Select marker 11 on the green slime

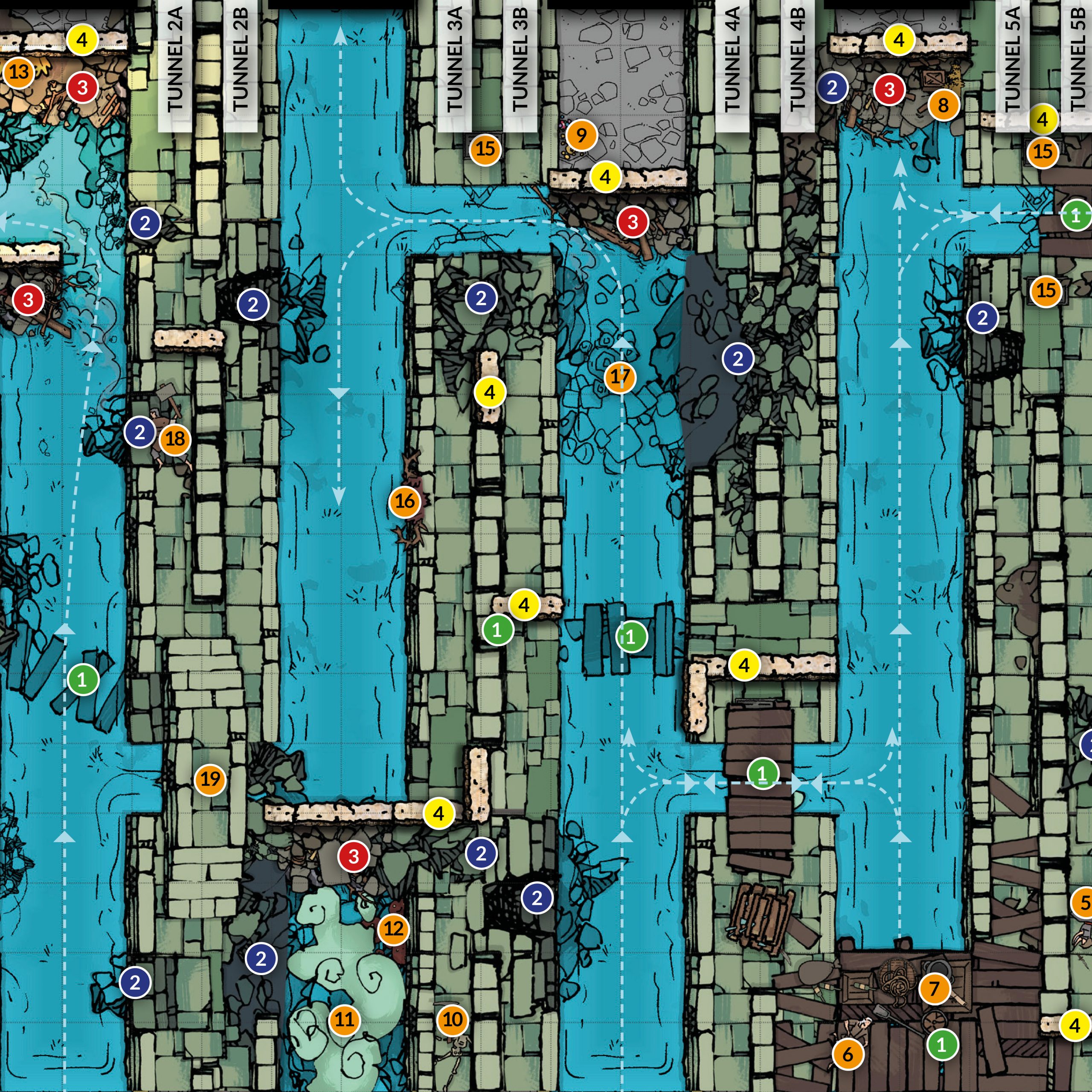point(345,1020)
